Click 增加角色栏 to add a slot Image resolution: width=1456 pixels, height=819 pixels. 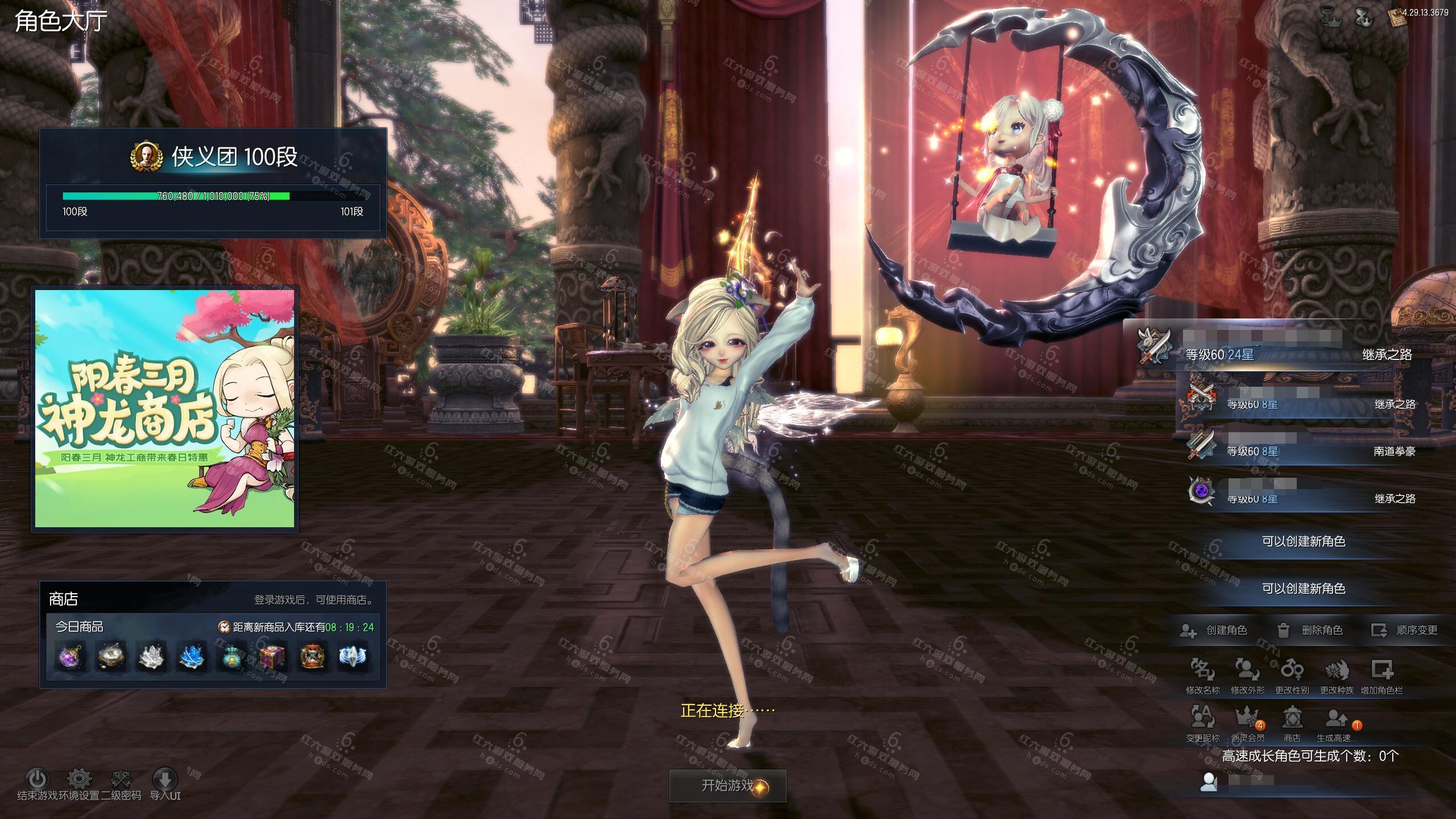pos(1381,671)
